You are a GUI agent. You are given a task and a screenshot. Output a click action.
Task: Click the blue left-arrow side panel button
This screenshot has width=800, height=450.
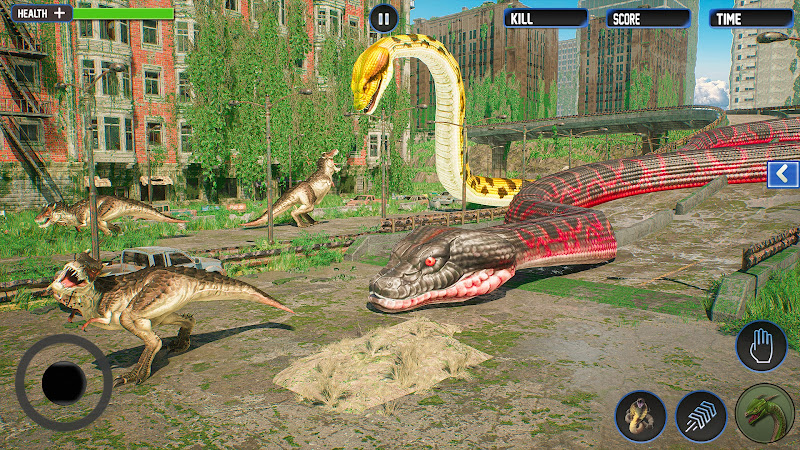pyautogui.click(x=782, y=175)
